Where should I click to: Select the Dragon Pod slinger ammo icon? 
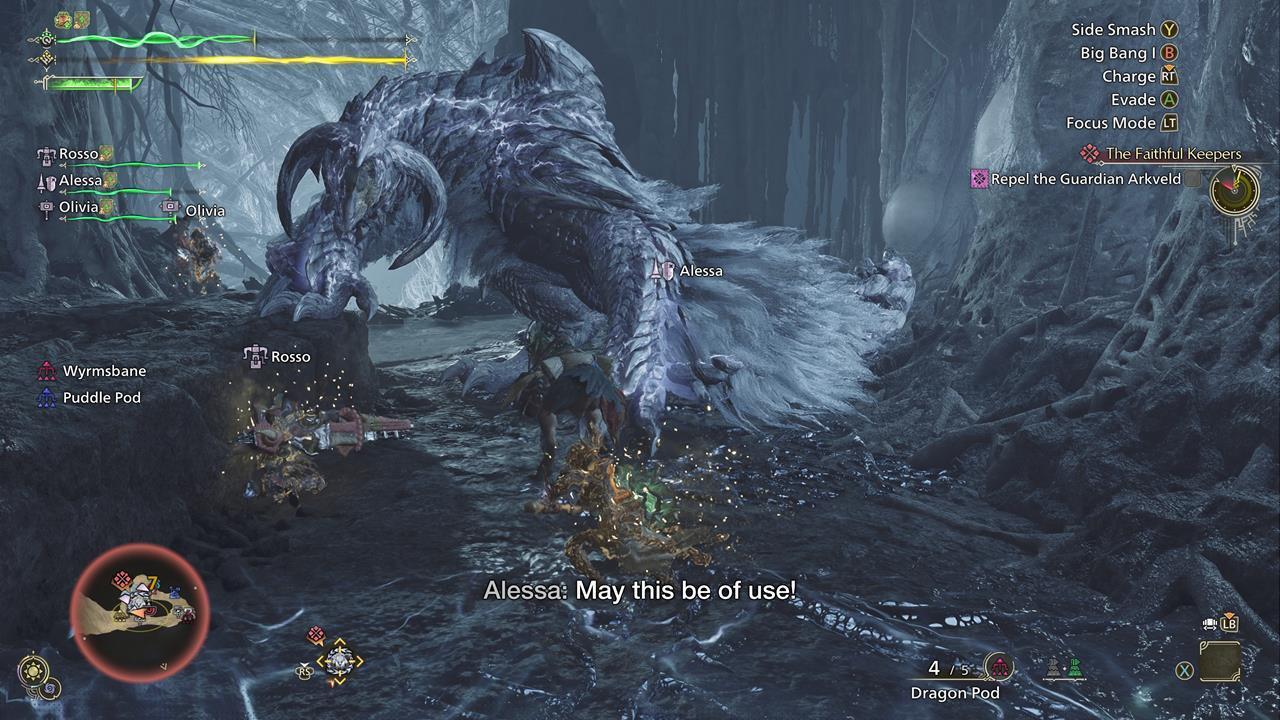(998, 668)
